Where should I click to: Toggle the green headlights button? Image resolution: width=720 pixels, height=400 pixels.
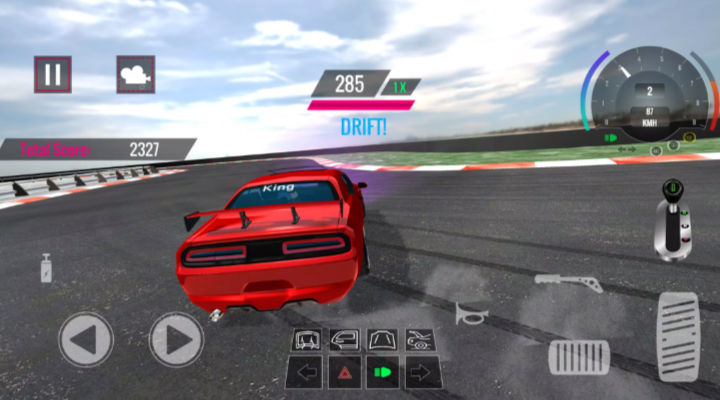382,374
